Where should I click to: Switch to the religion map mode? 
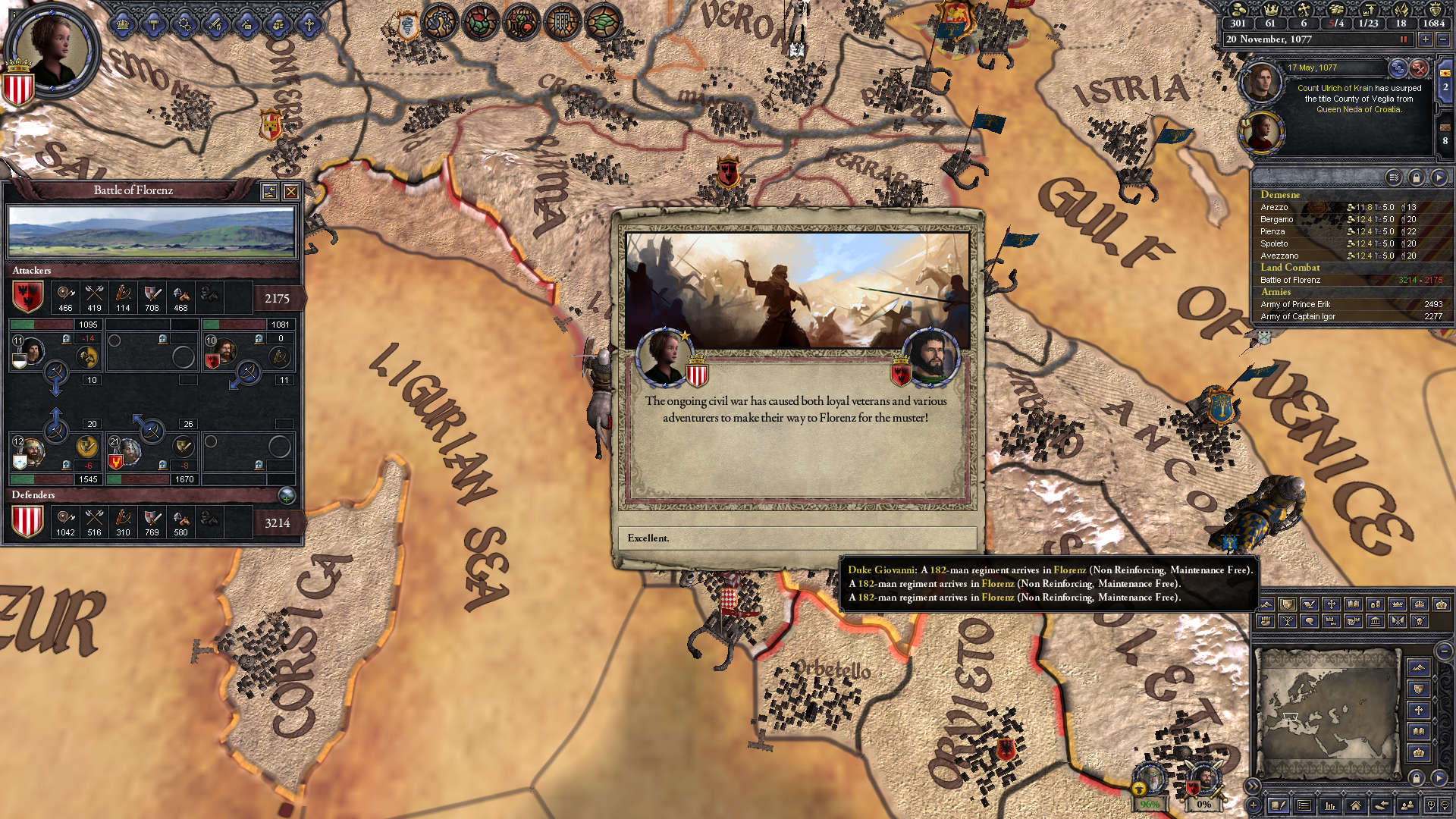(x=1332, y=605)
